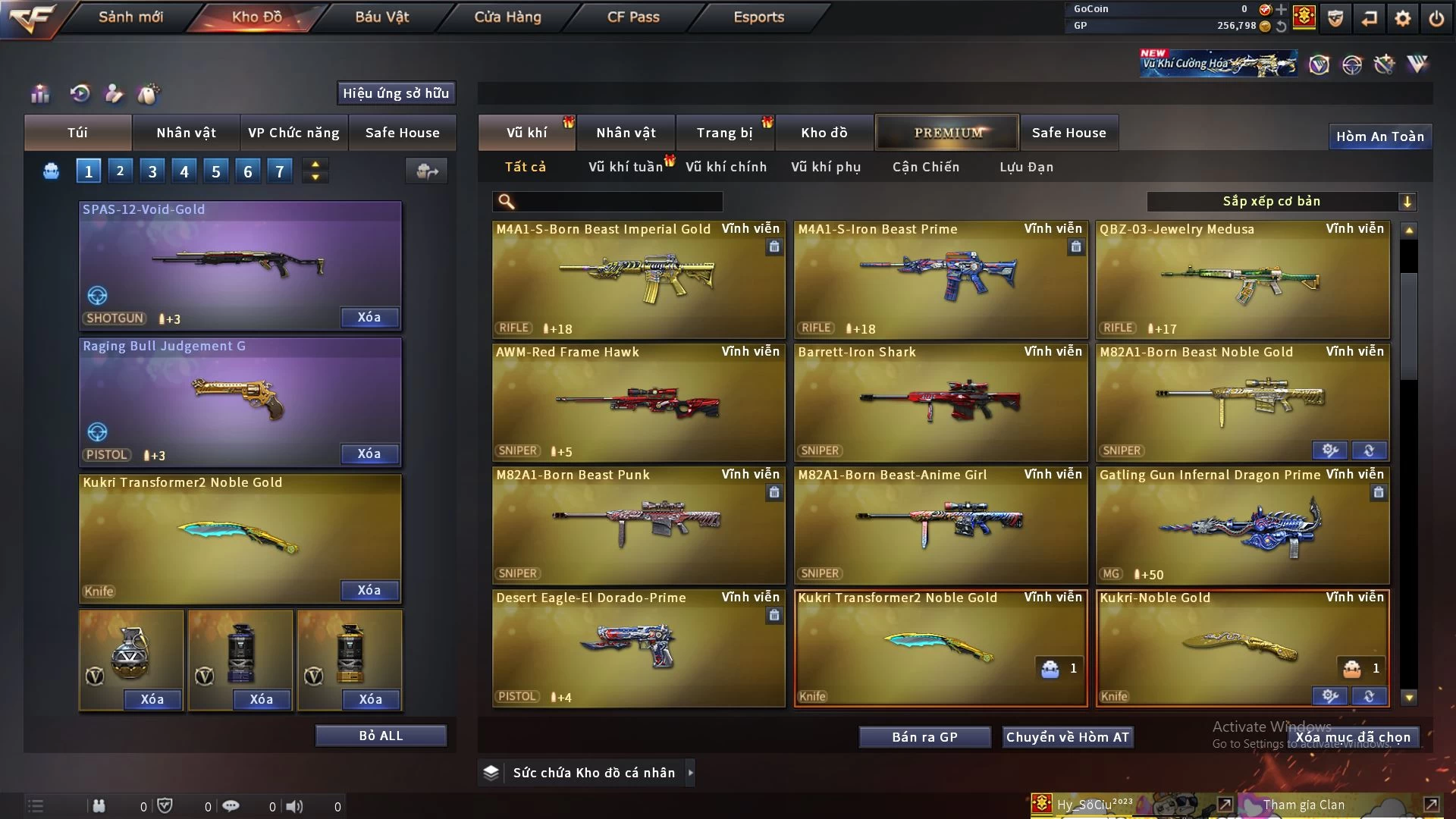Click Bỏ ALL to unequip everything

point(381,736)
